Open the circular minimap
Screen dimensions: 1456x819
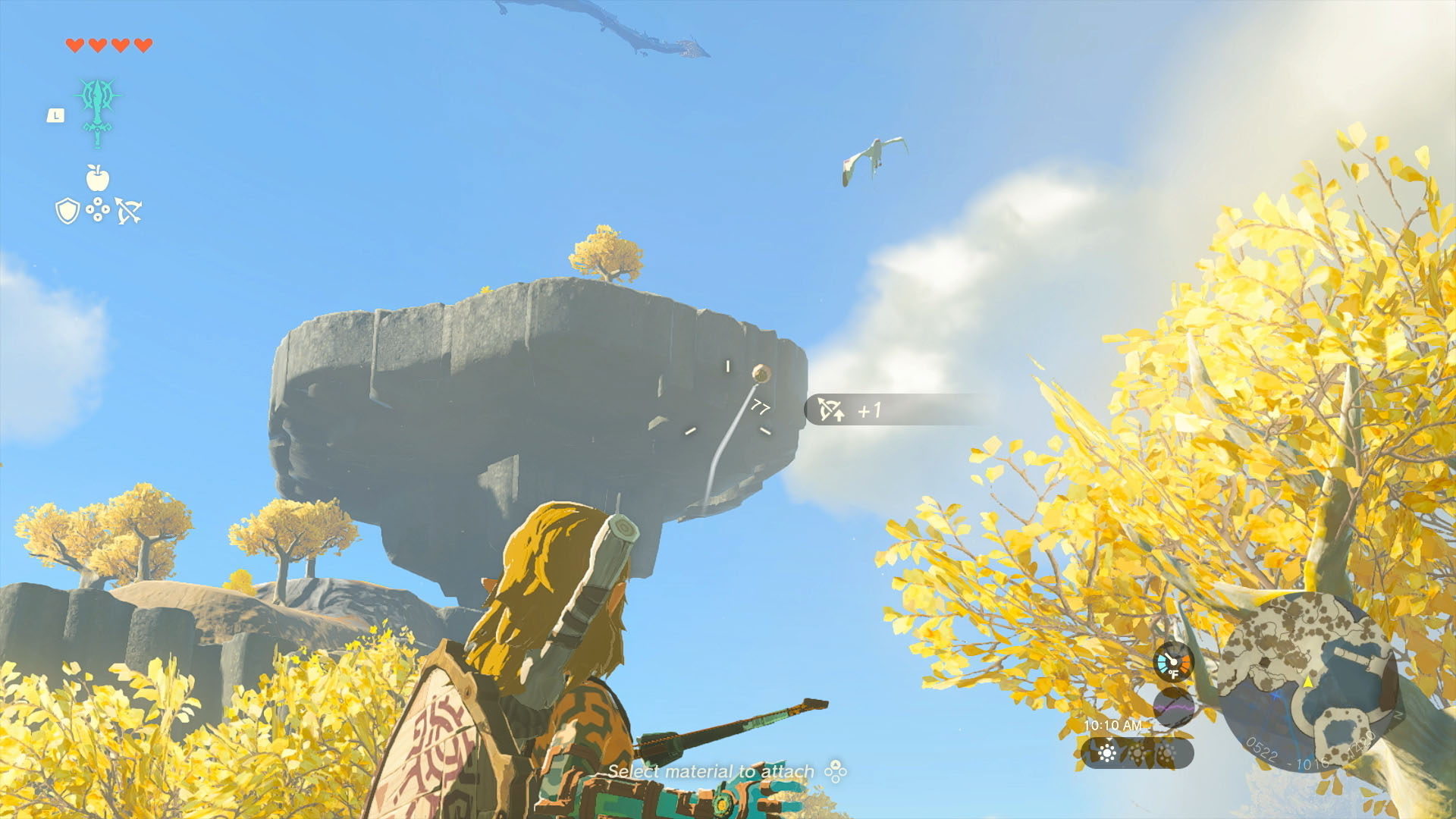click(1309, 682)
